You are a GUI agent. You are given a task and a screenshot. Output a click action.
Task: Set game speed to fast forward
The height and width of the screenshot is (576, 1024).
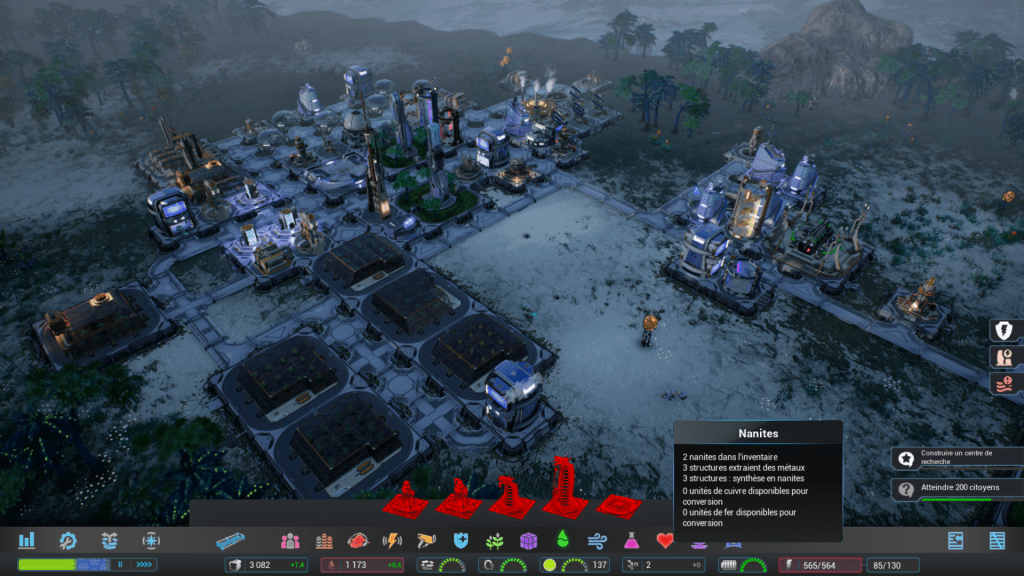click(x=144, y=565)
